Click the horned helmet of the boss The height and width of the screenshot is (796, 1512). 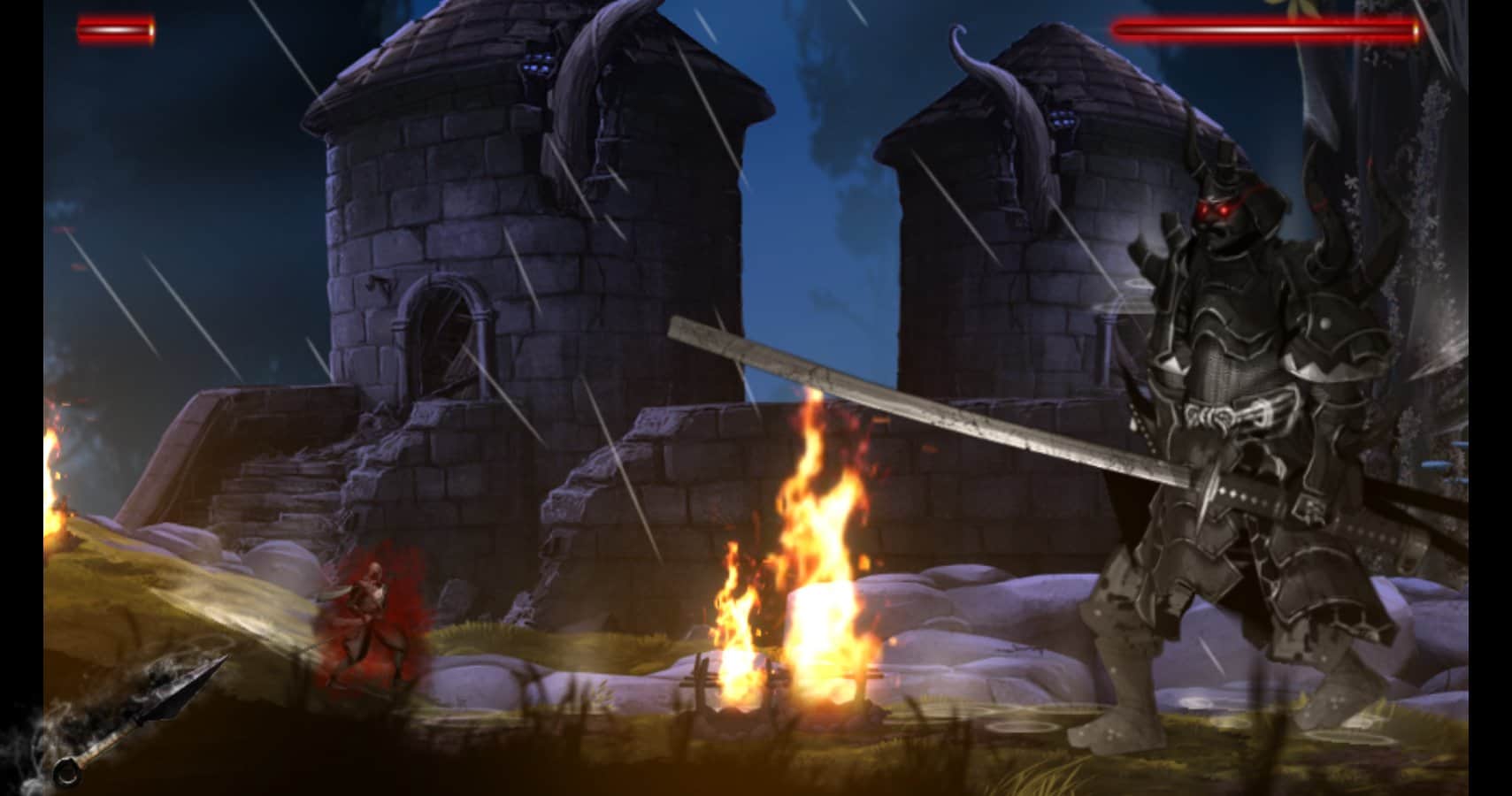pos(1221,168)
